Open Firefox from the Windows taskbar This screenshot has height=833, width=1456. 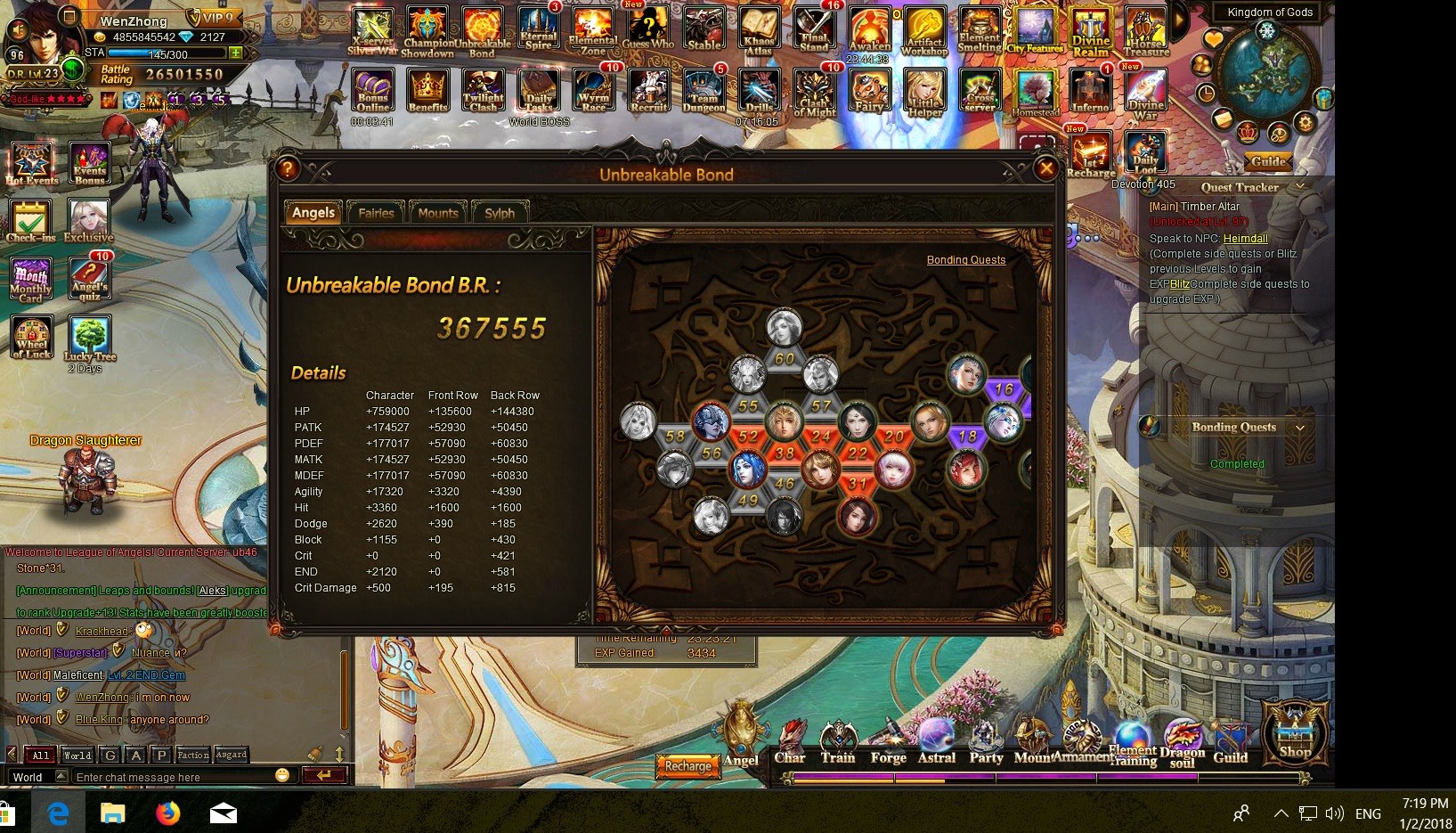pos(167,813)
